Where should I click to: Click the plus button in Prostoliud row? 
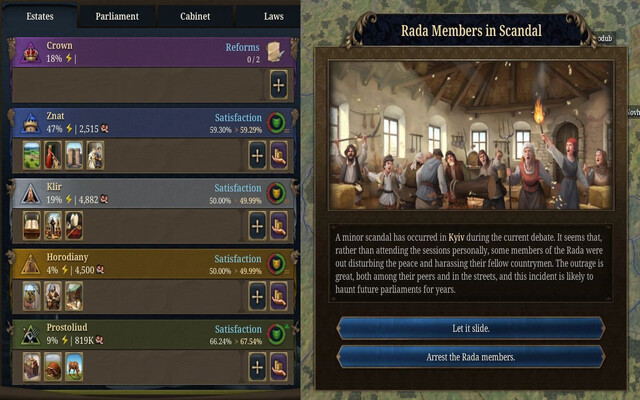coord(257,366)
